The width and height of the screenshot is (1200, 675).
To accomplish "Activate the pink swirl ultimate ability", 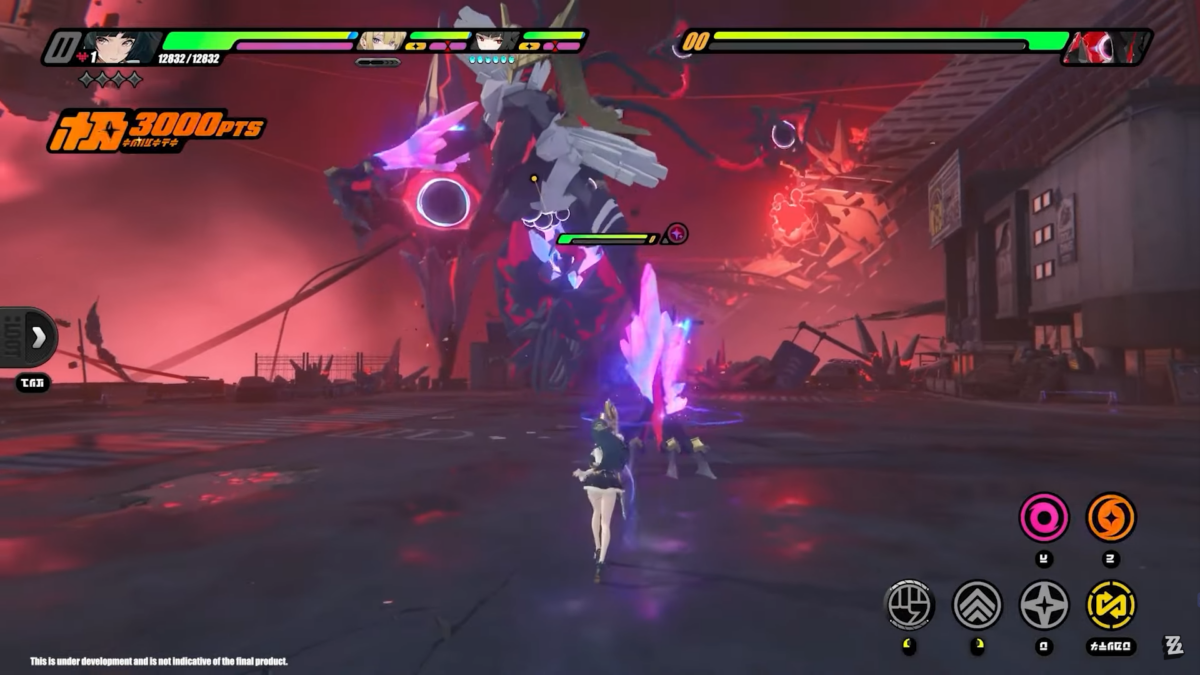I will click(1043, 518).
